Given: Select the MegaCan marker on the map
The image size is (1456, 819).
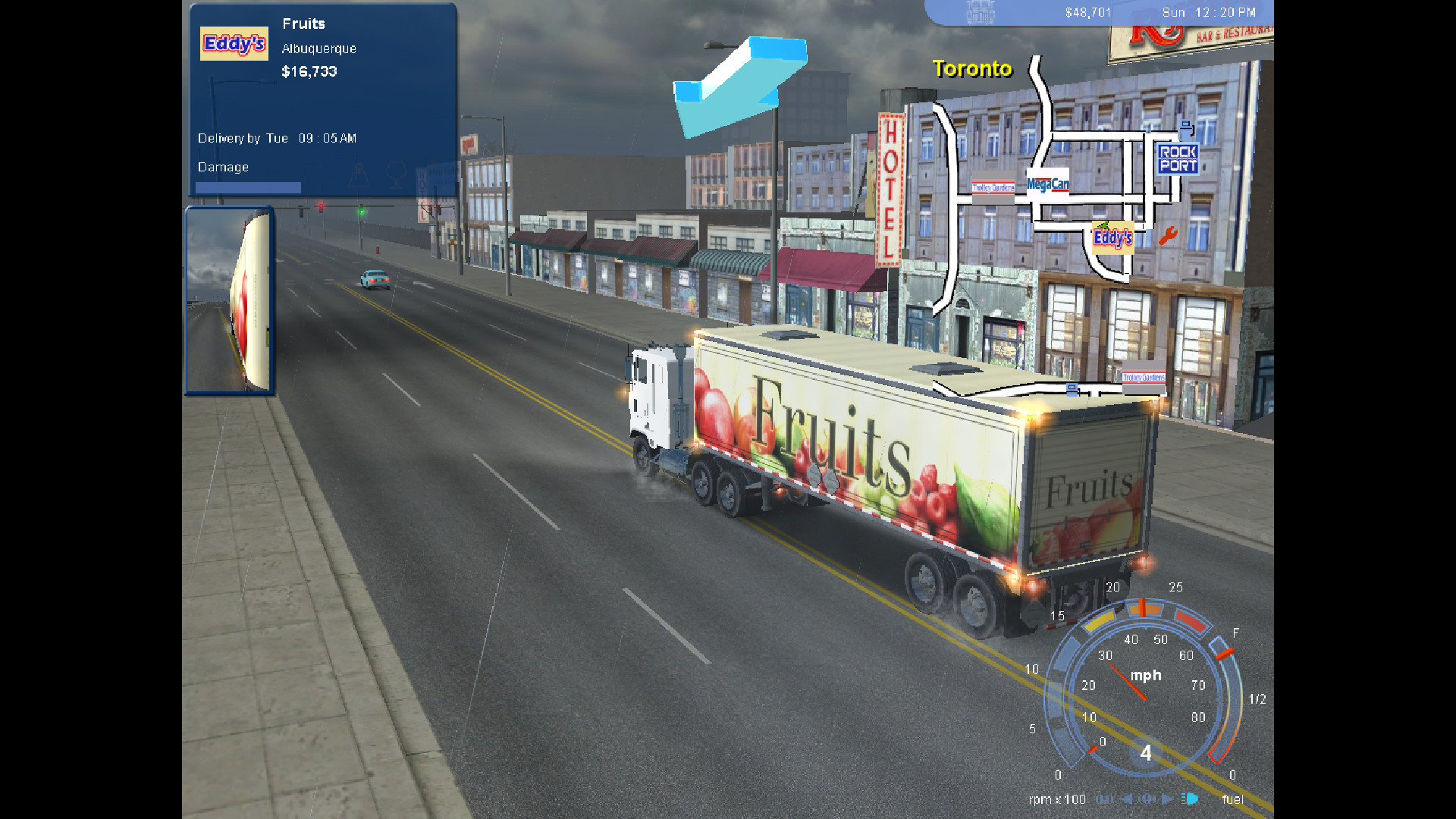Looking at the screenshot, I should coord(1047,184).
